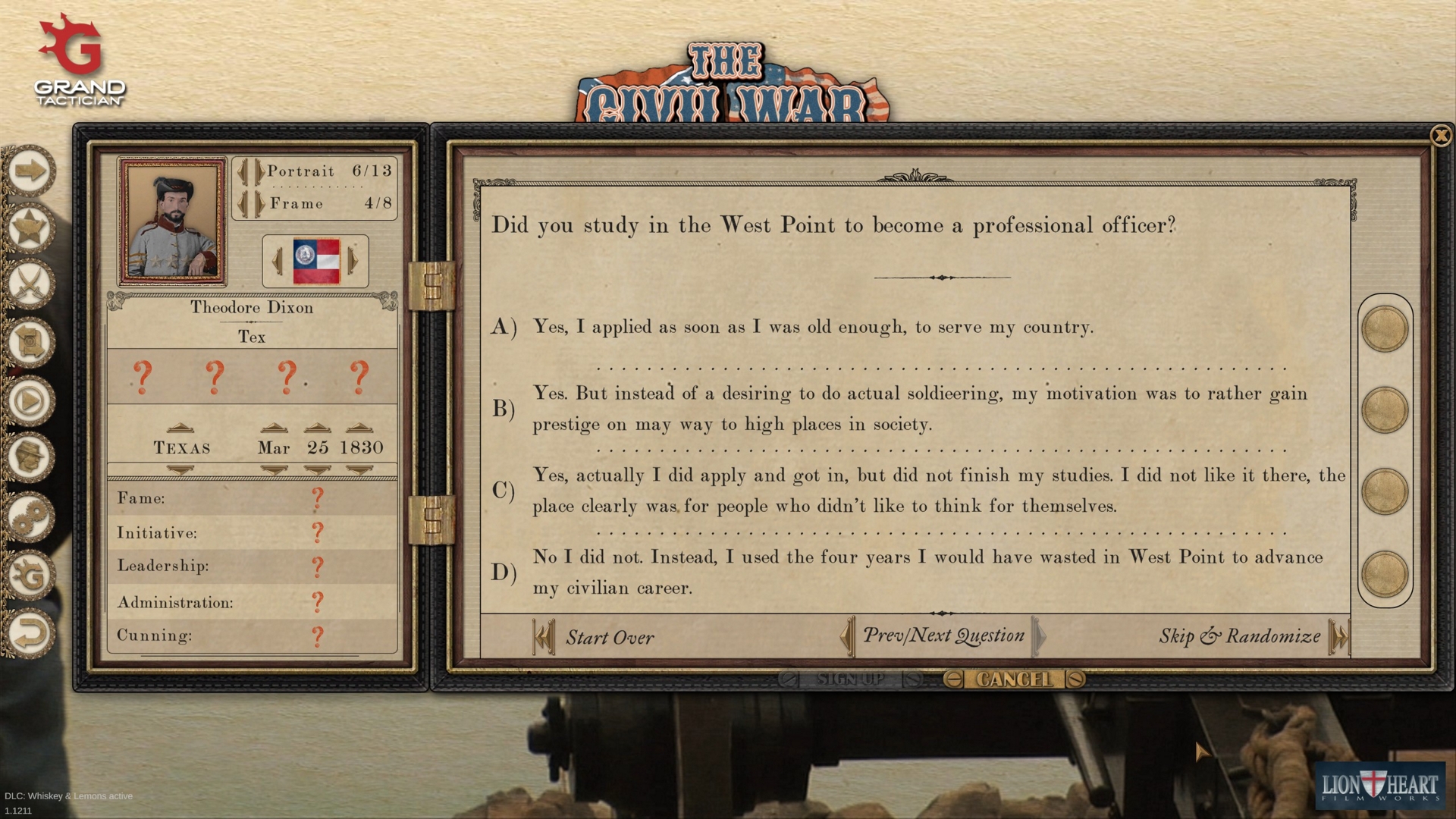Switch to the next Confederate flag design
The image size is (1456, 819).
click(353, 261)
